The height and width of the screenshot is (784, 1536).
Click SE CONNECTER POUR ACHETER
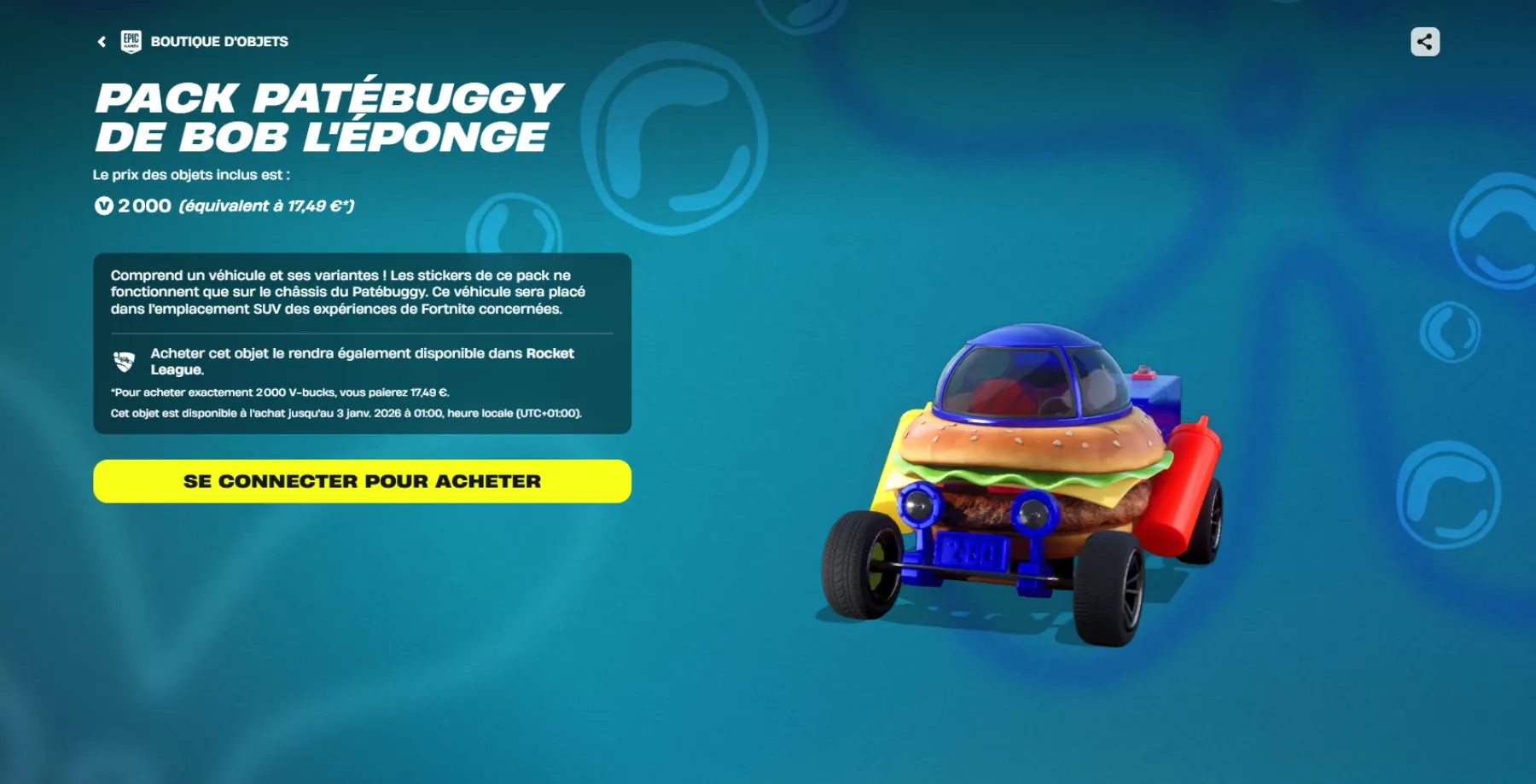[361, 480]
